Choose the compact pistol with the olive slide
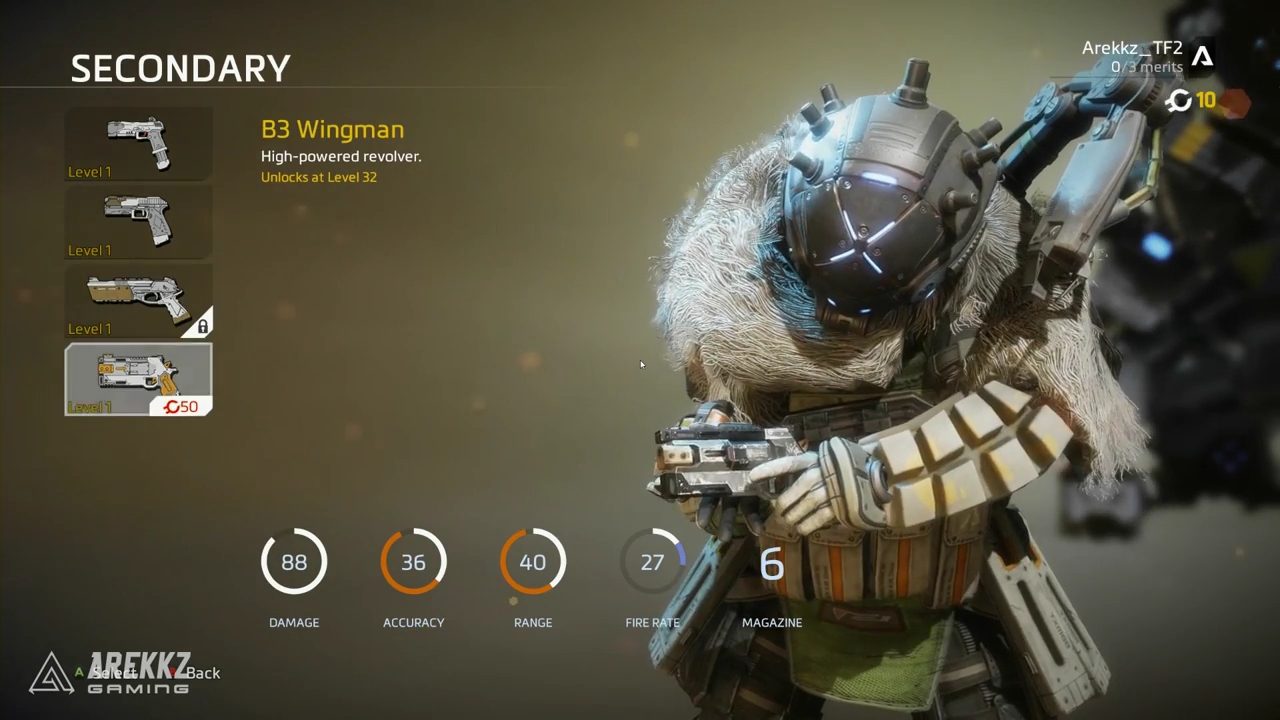Viewport: 1280px width, 720px height. coord(139,221)
